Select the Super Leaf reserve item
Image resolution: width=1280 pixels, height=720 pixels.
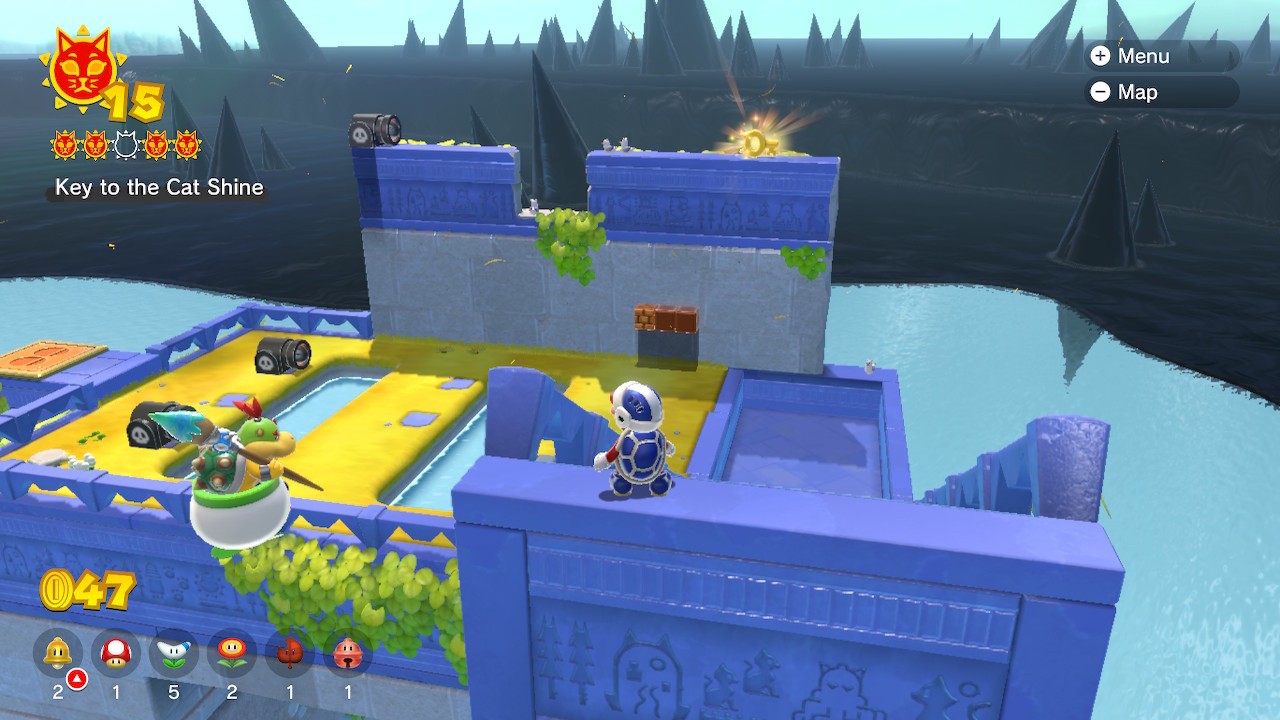click(x=290, y=654)
